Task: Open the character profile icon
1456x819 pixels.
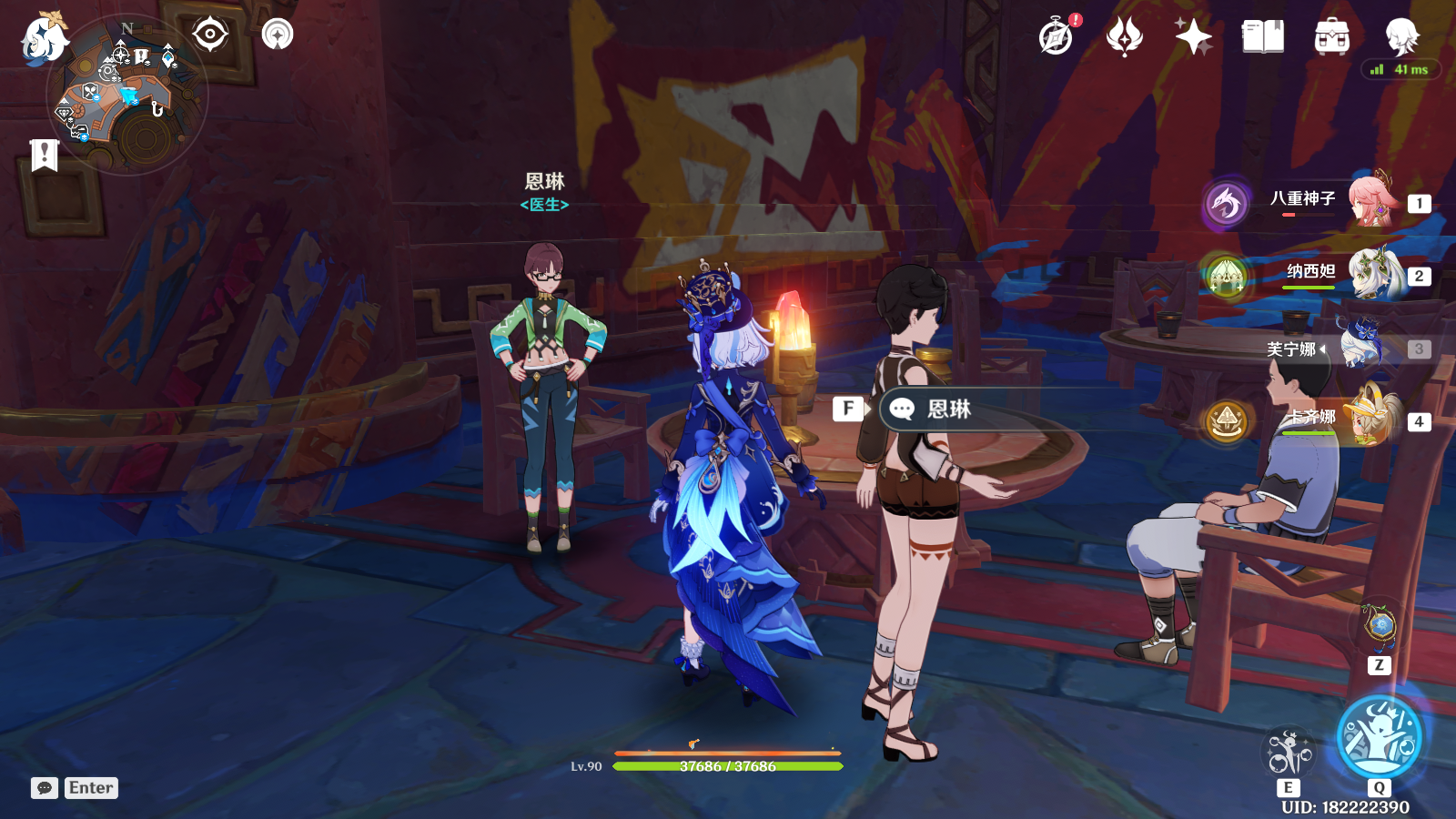Action: click(1401, 37)
